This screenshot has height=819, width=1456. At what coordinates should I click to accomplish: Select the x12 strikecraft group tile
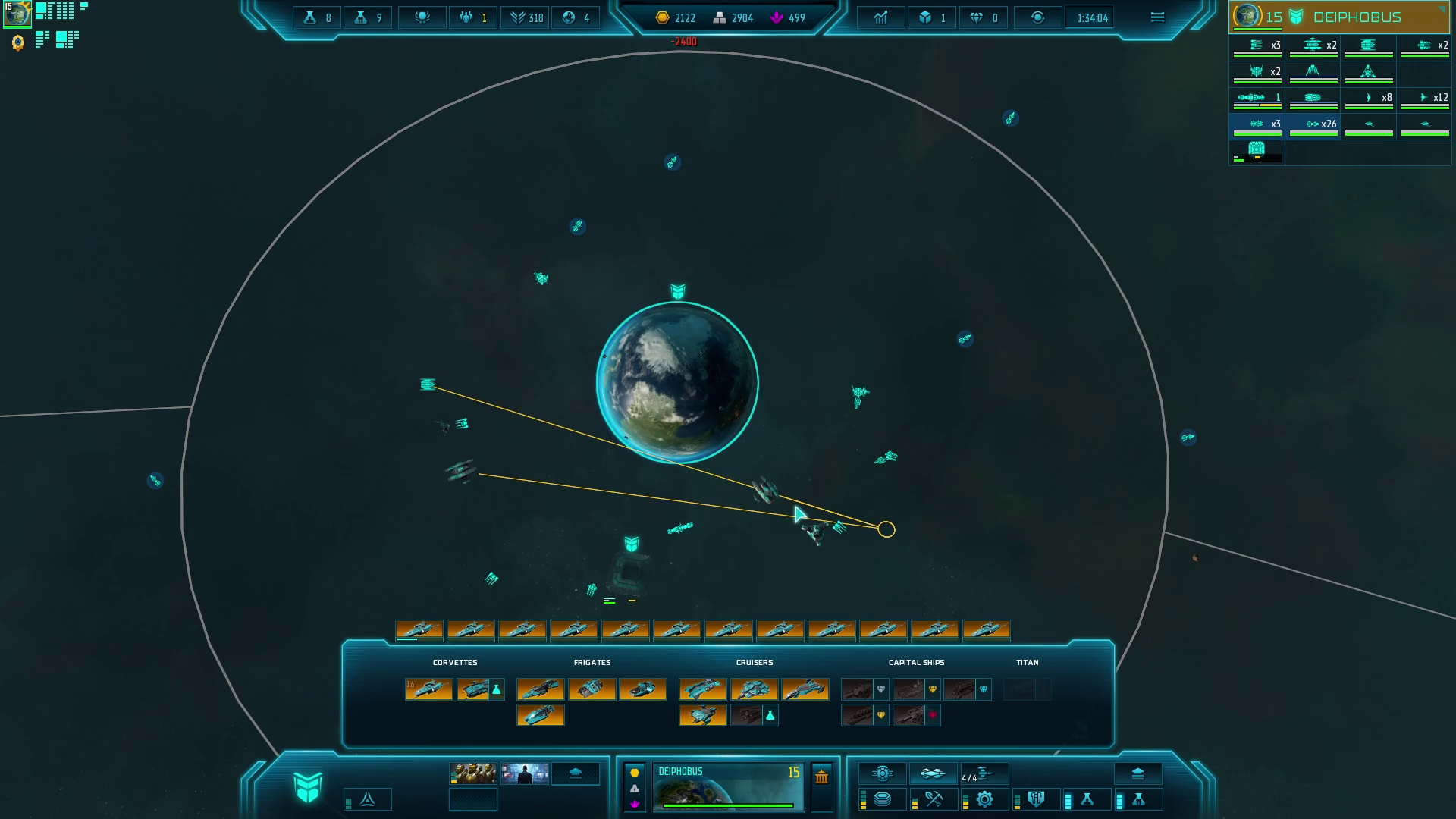click(x=1425, y=99)
